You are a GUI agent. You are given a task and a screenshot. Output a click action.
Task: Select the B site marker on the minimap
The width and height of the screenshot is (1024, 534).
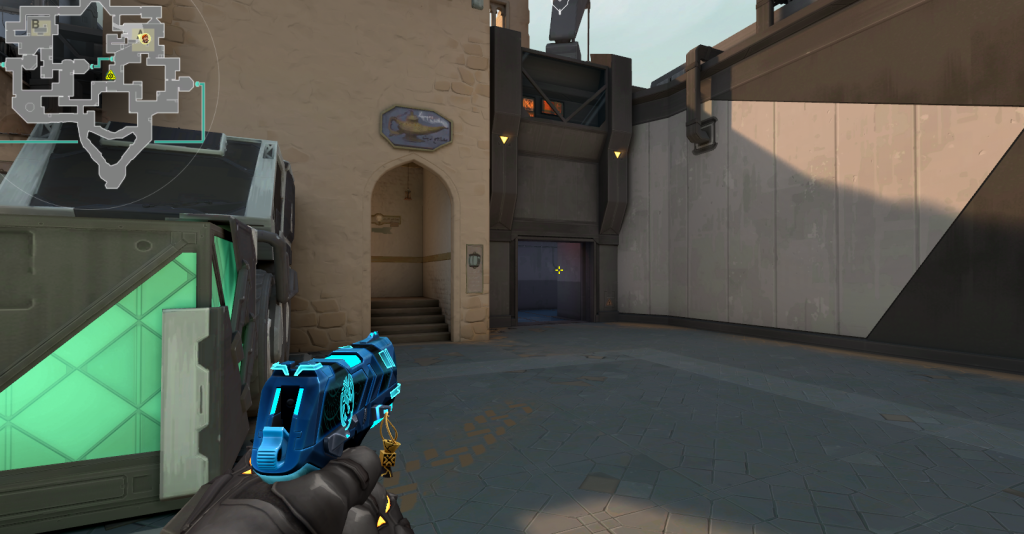pos(36,23)
